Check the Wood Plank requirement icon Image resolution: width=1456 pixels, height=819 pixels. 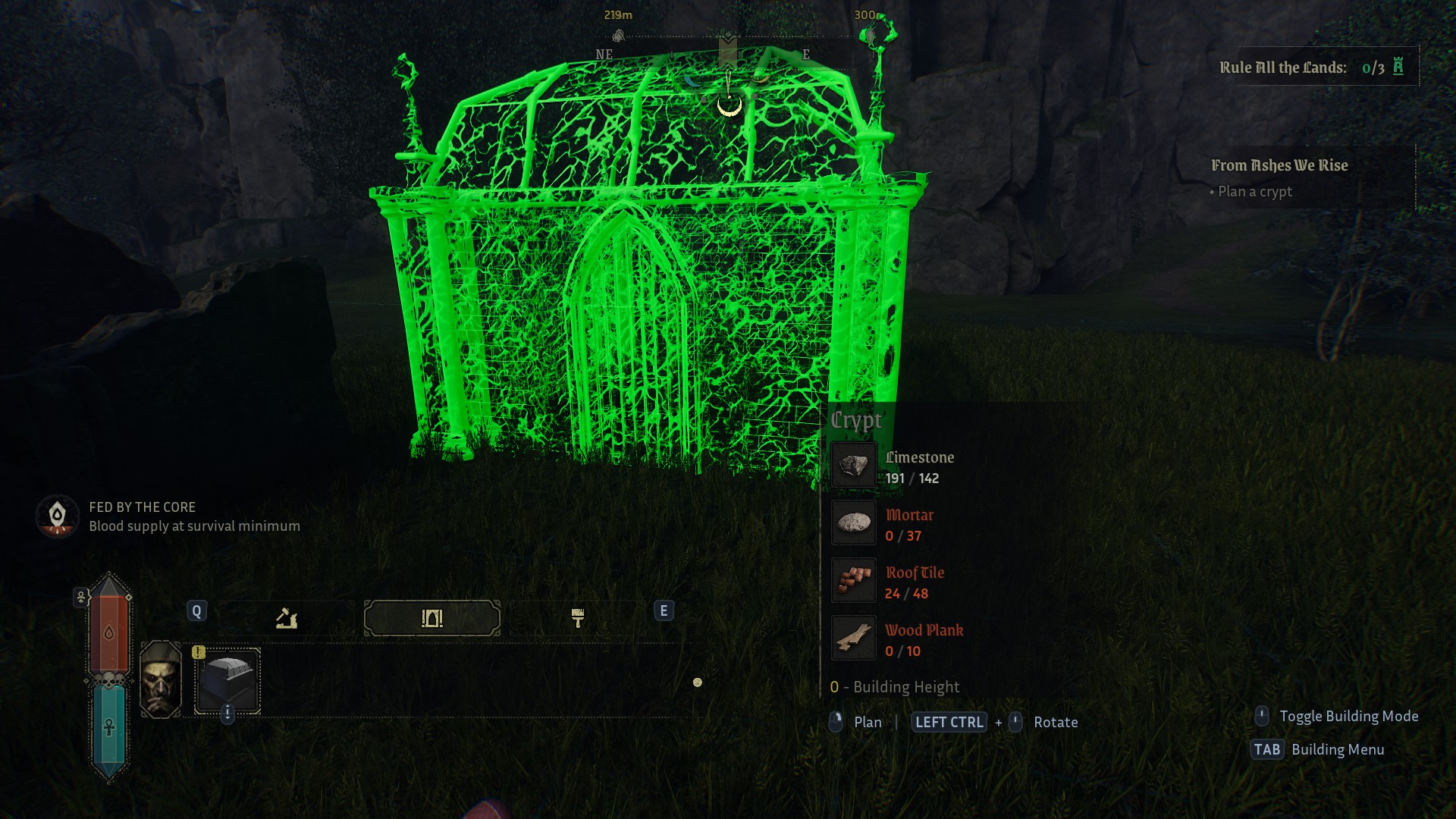(854, 639)
